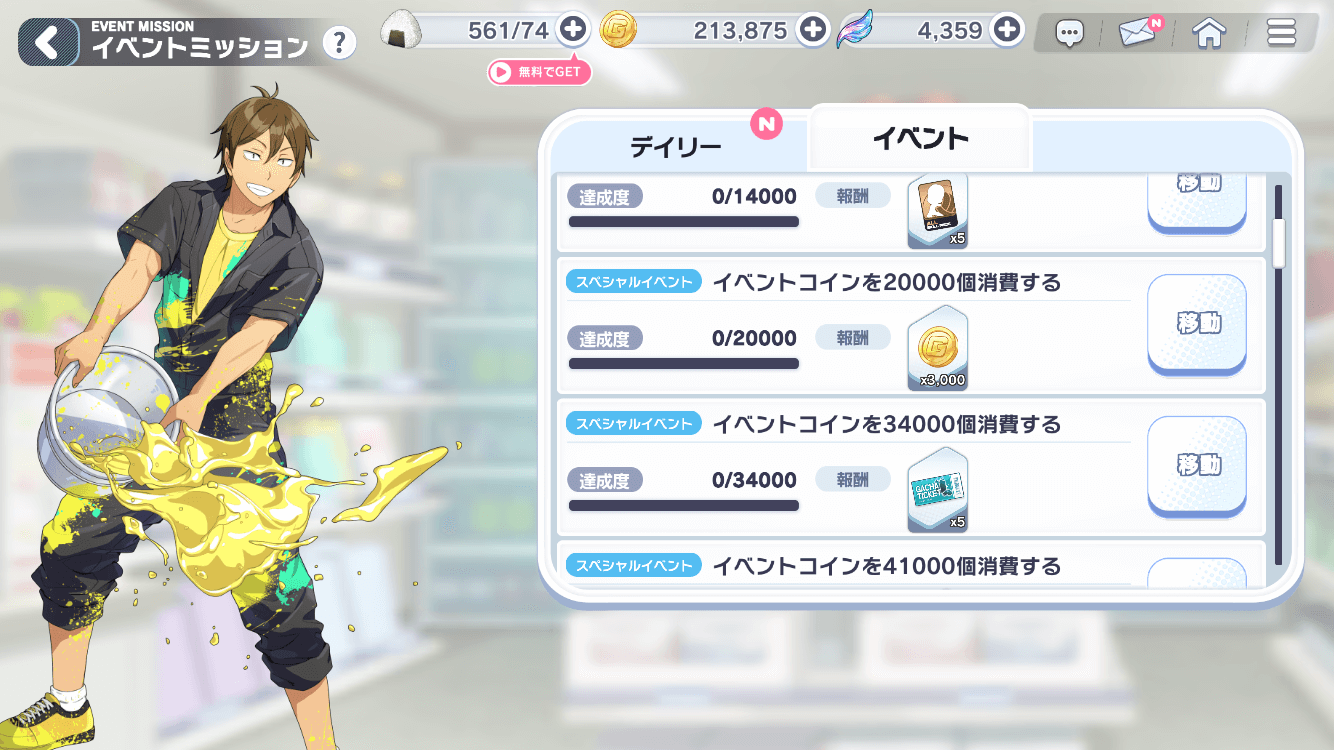1334x750 pixels.
Task: Tap the plus beside the feather currency
Action: 1007,30
